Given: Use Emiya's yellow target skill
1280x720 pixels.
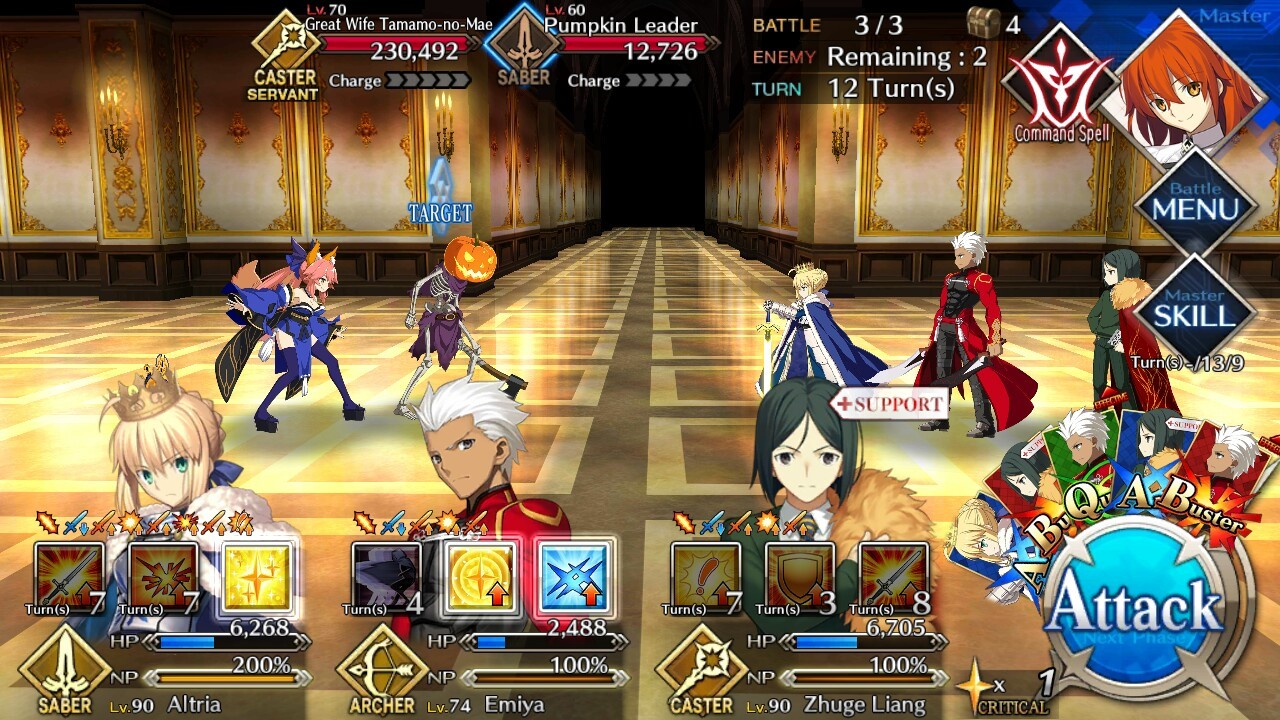Looking at the screenshot, I should (x=481, y=577).
